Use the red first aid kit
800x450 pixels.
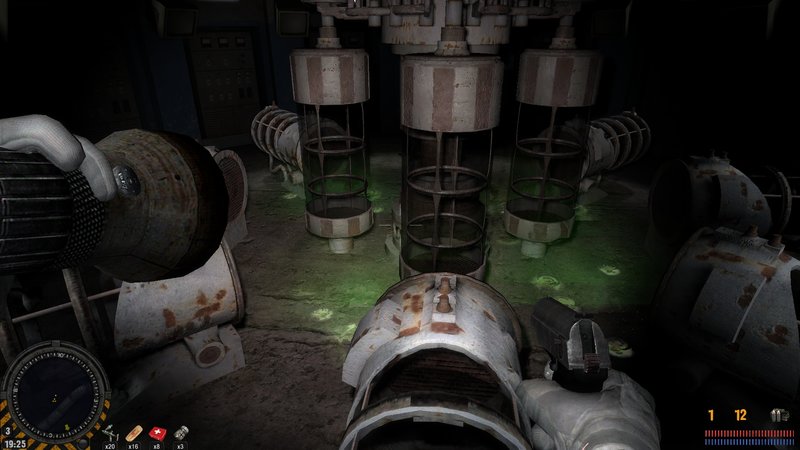pos(157,432)
